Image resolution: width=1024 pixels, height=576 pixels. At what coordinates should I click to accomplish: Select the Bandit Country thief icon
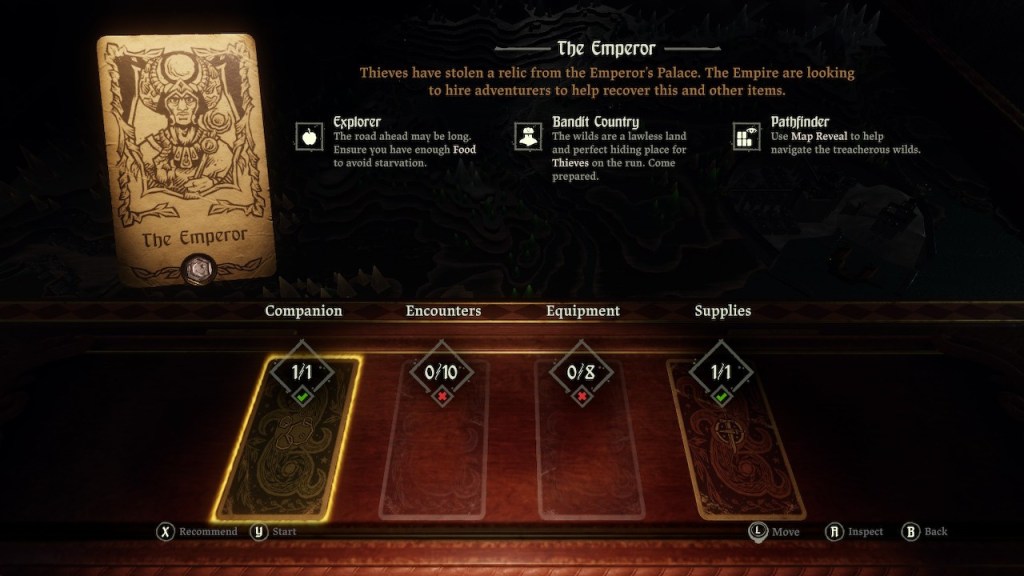pos(528,135)
